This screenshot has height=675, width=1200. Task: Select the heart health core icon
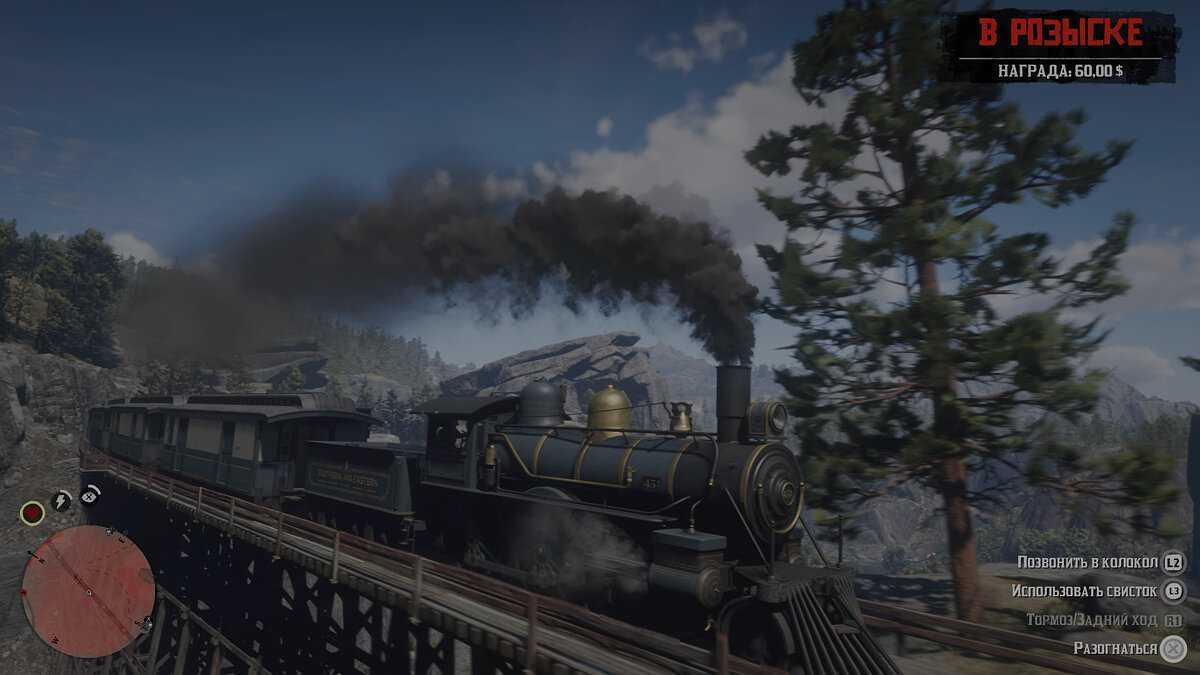[33, 513]
